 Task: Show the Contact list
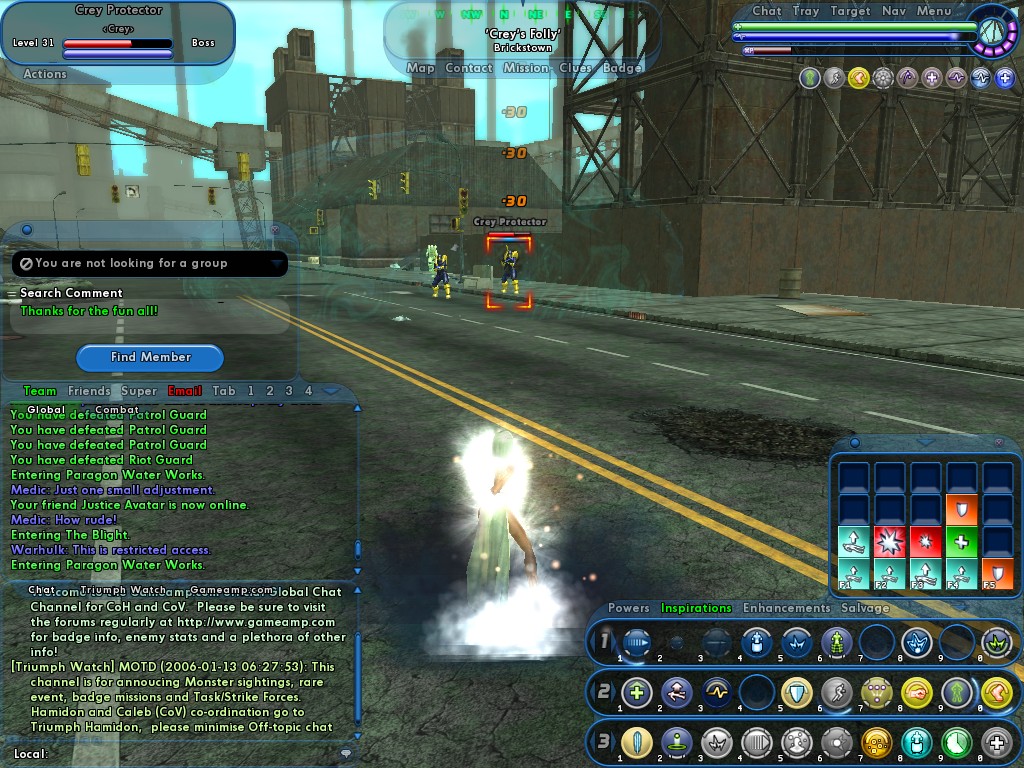tap(468, 68)
